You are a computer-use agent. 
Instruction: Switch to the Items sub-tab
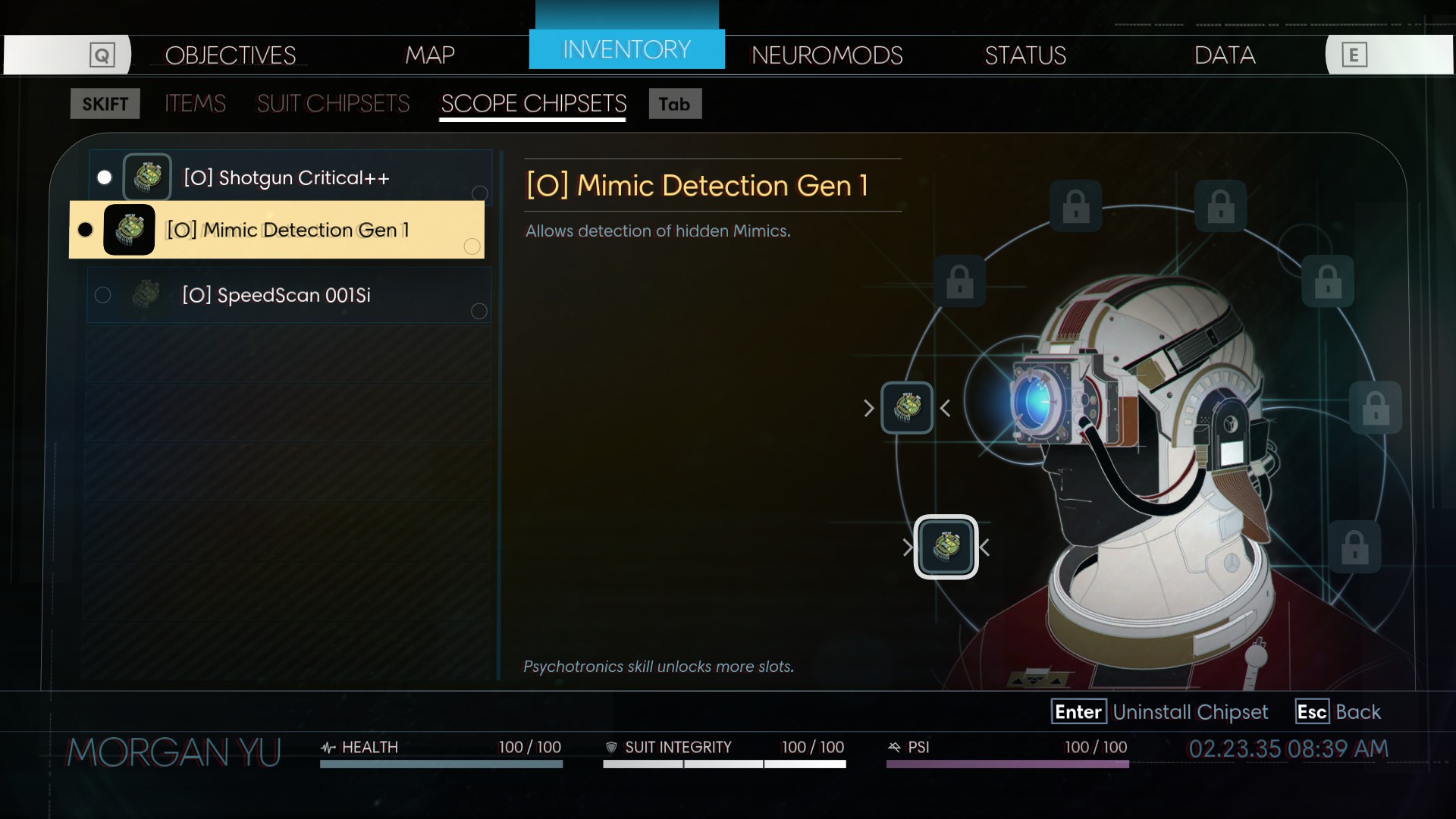tap(195, 104)
